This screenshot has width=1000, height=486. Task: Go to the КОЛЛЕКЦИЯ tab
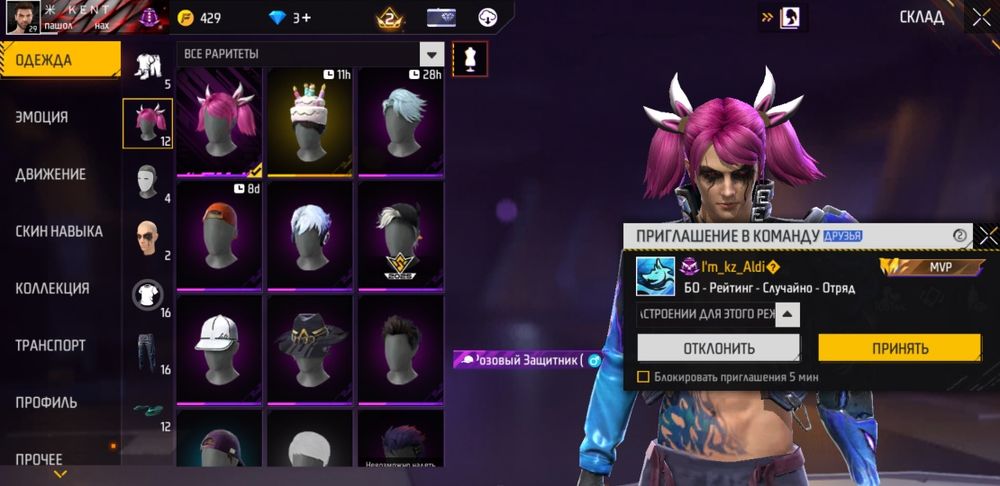58,288
